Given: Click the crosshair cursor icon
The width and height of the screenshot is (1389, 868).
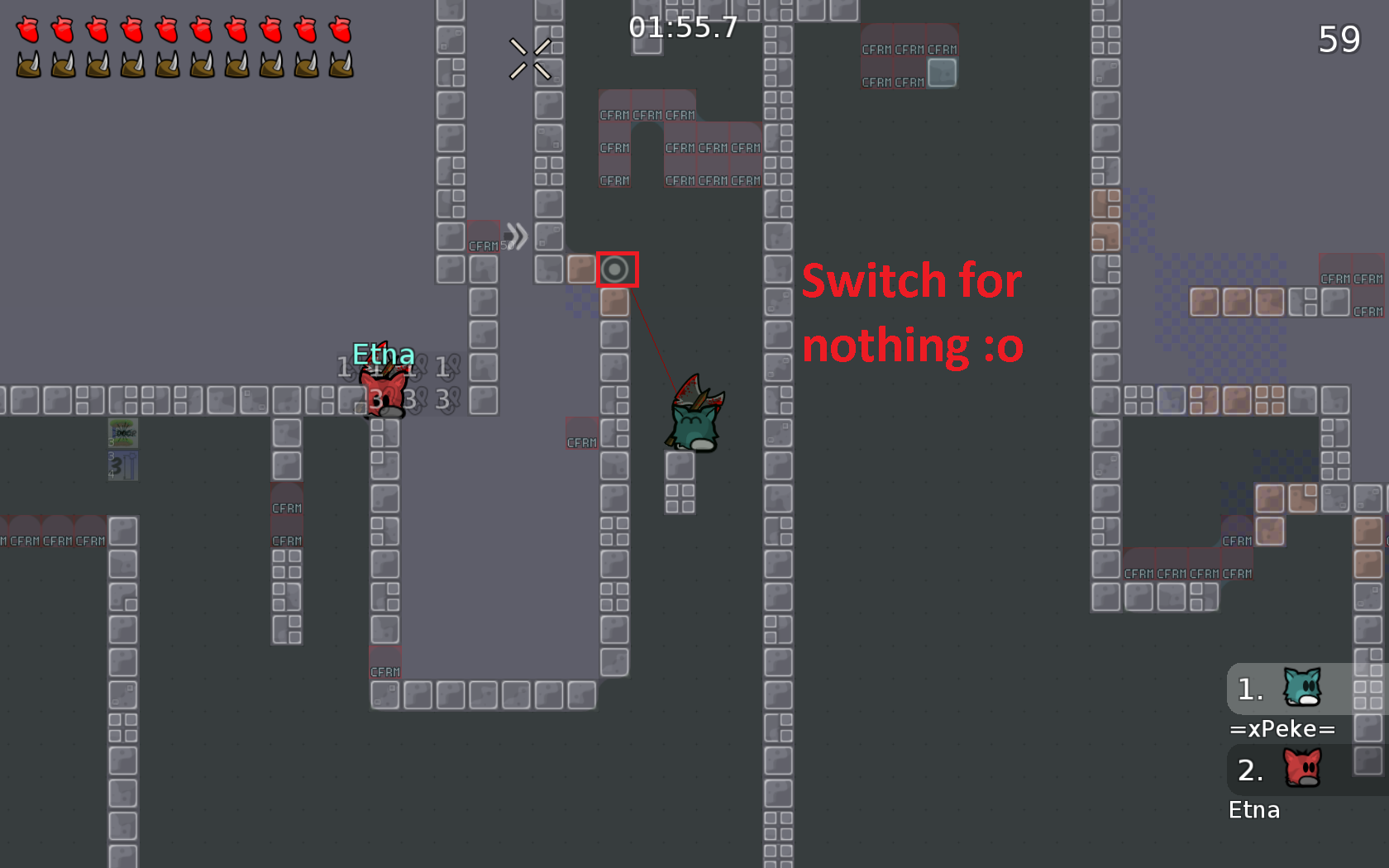Looking at the screenshot, I should (x=532, y=59).
